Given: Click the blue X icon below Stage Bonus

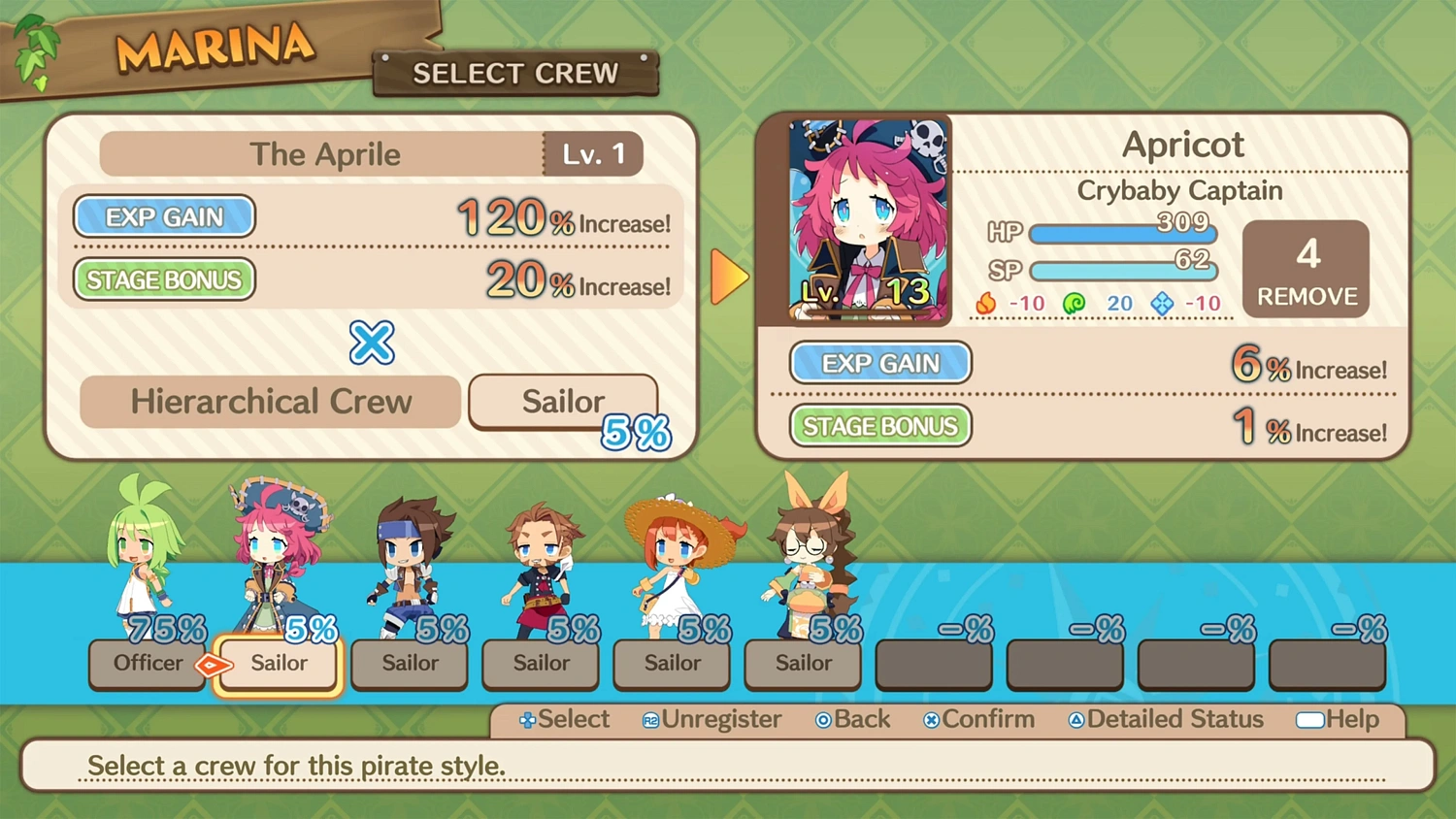Looking at the screenshot, I should (x=371, y=344).
